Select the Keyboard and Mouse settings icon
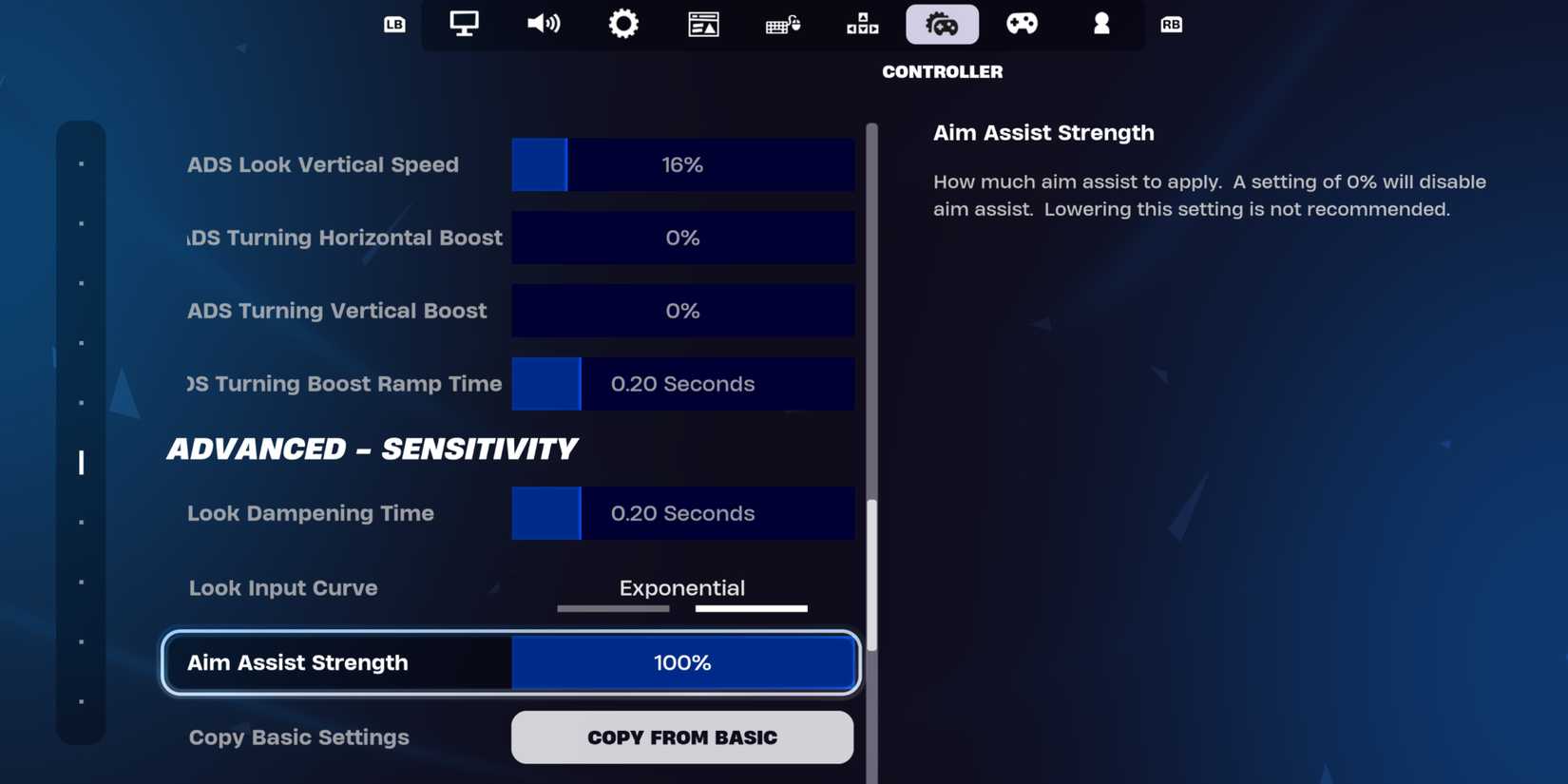The height and width of the screenshot is (784, 1568). click(x=782, y=24)
